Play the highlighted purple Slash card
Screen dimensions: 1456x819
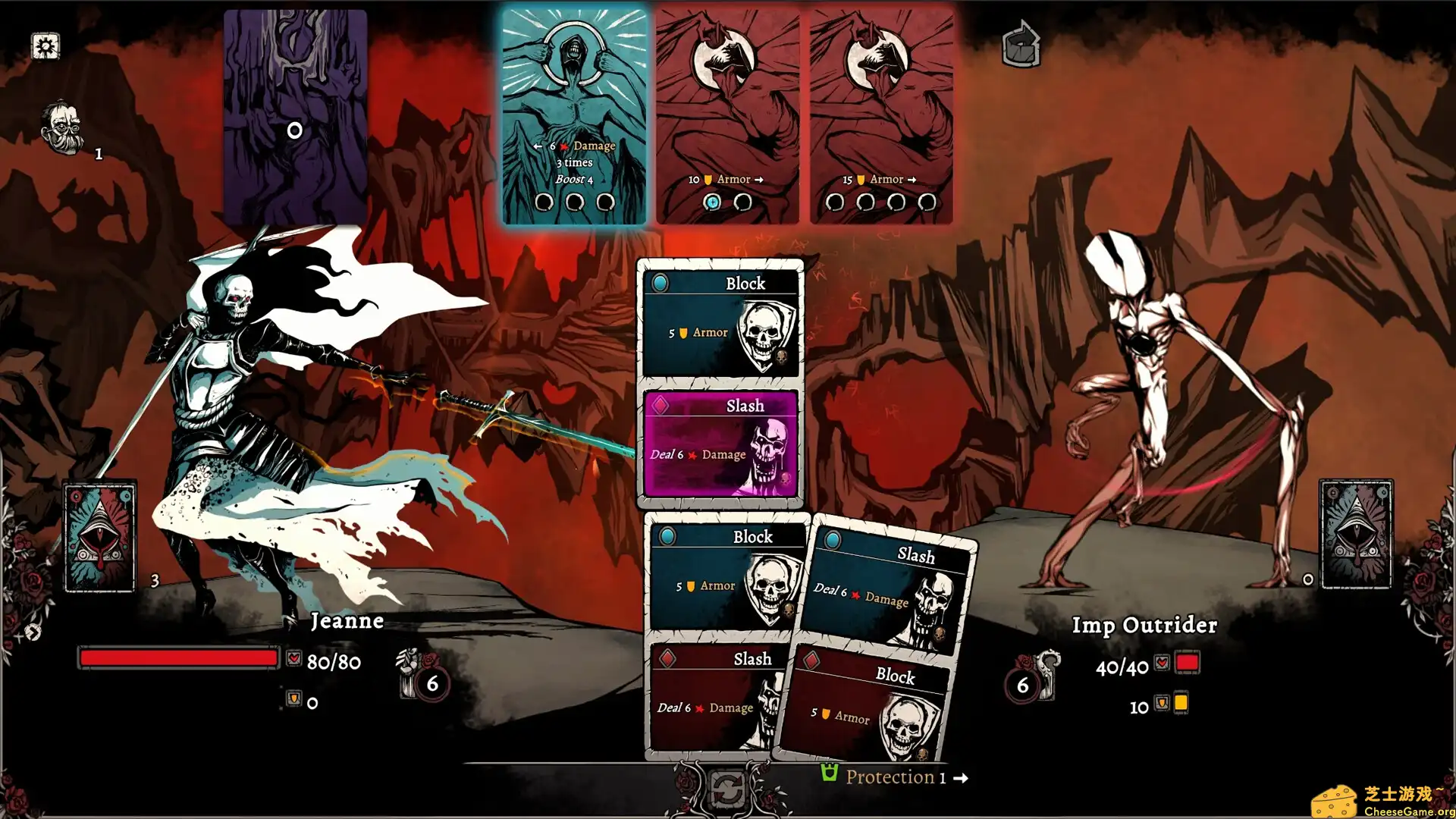[720, 444]
